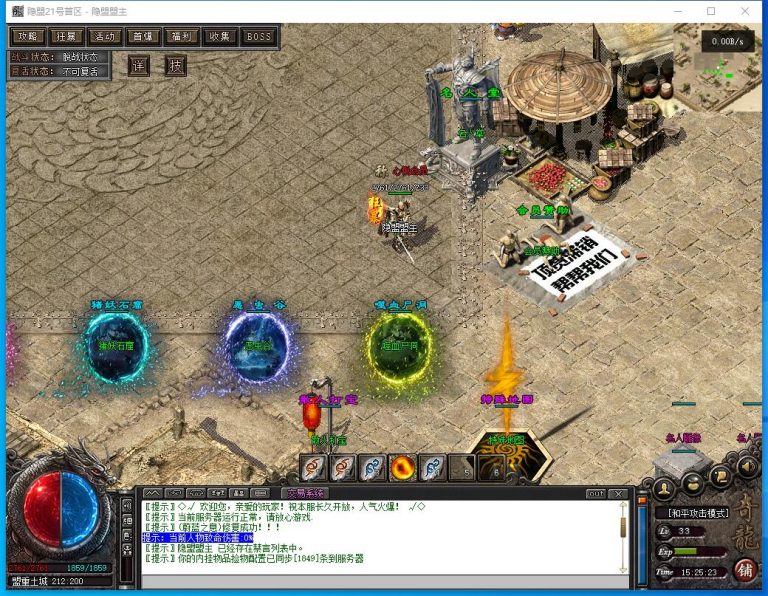This screenshot has width=768, height=596.
Task: Click the square 详 details button
Action: point(139,66)
